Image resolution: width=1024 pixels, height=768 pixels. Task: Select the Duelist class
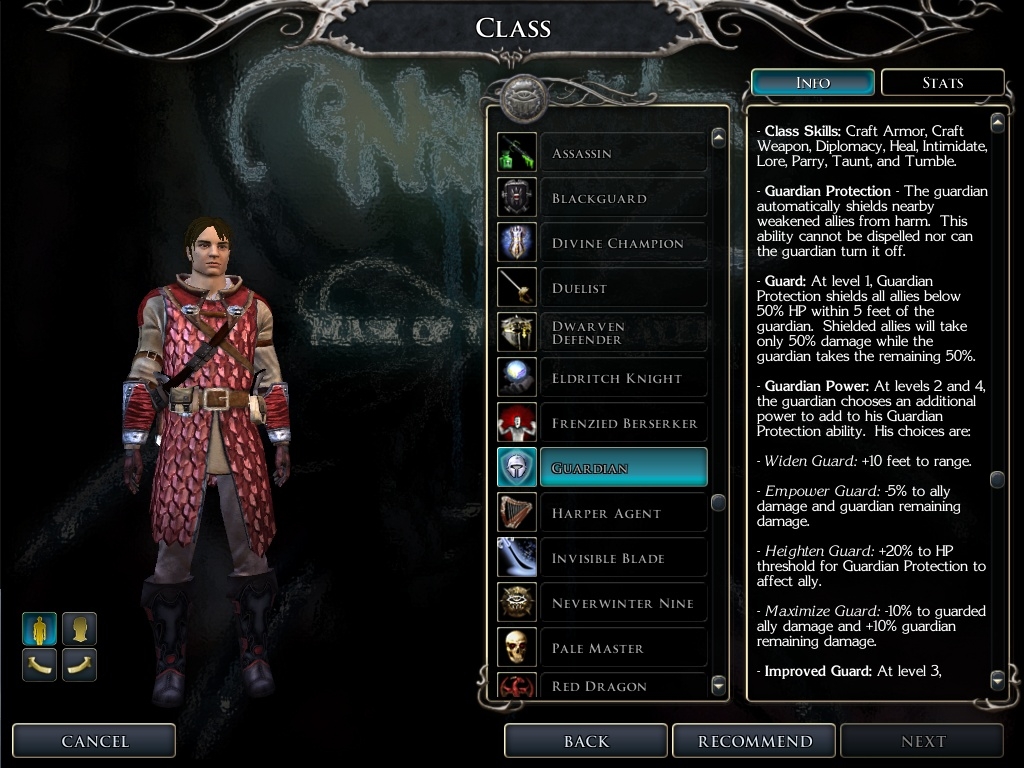coord(622,288)
